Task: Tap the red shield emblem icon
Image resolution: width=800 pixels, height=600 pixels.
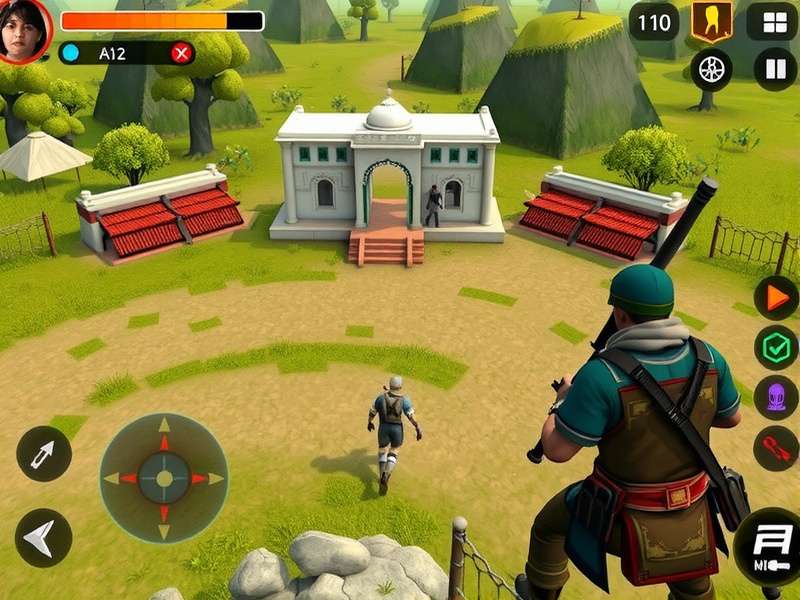Action: click(711, 21)
